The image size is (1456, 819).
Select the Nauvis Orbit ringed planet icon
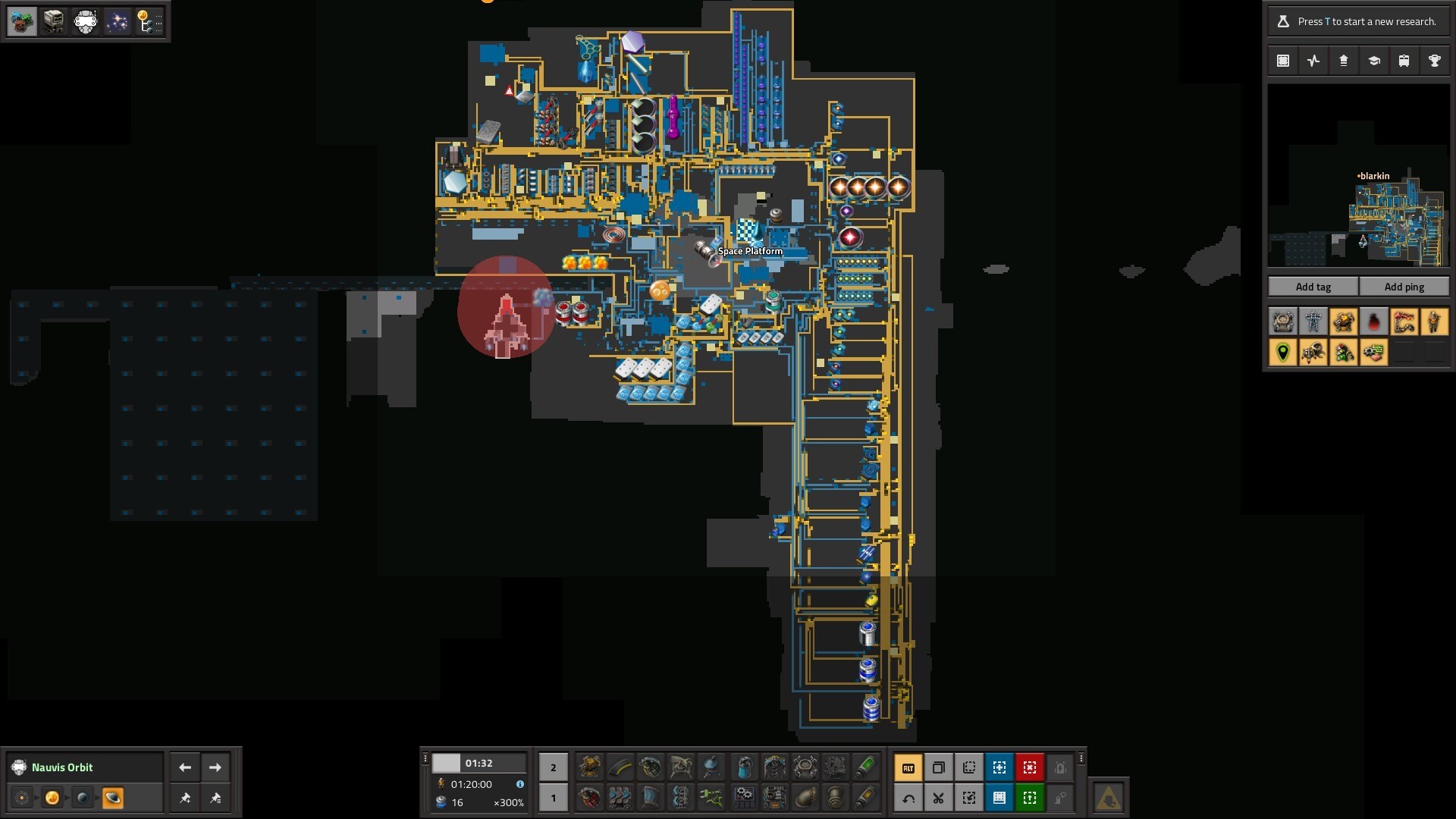(112, 798)
